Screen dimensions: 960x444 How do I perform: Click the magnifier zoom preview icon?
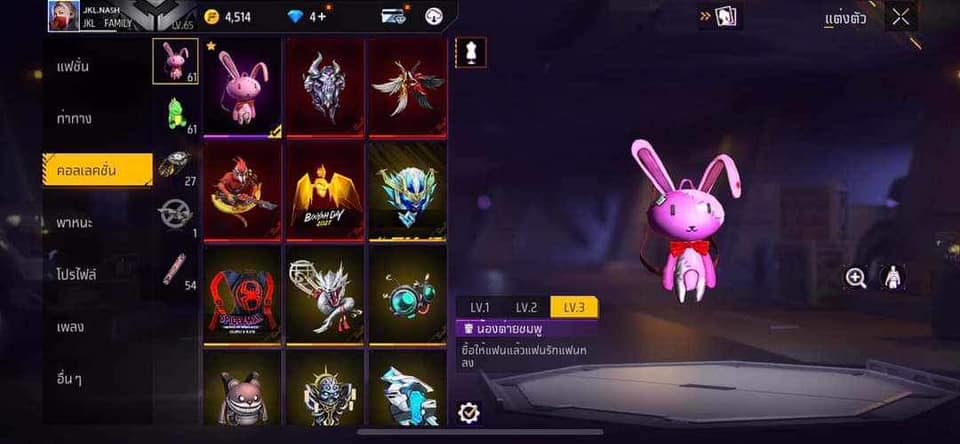(856, 279)
